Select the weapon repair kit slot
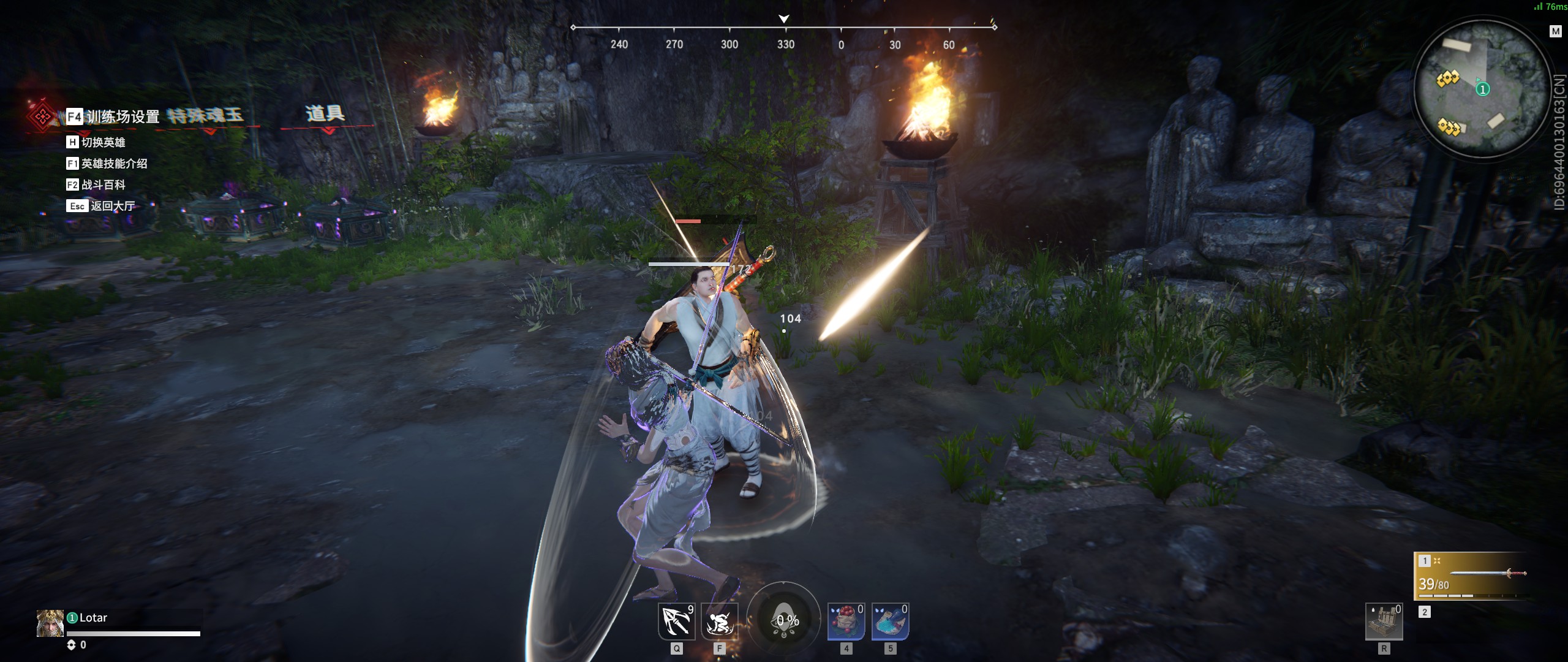Image resolution: width=1568 pixels, height=662 pixels. (x=1384, y=622)
